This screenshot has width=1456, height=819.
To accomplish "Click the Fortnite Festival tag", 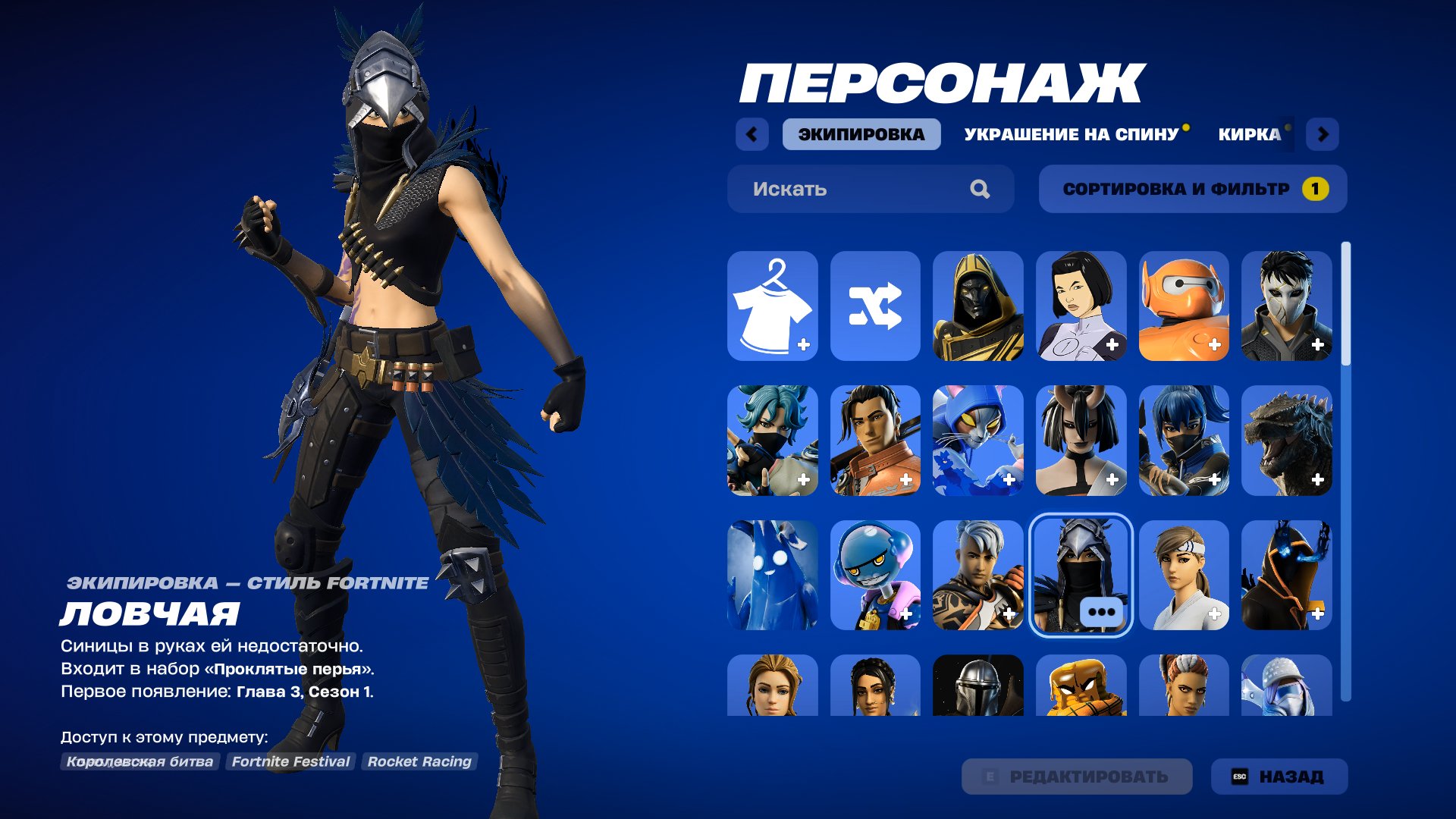I will [292, 762].
